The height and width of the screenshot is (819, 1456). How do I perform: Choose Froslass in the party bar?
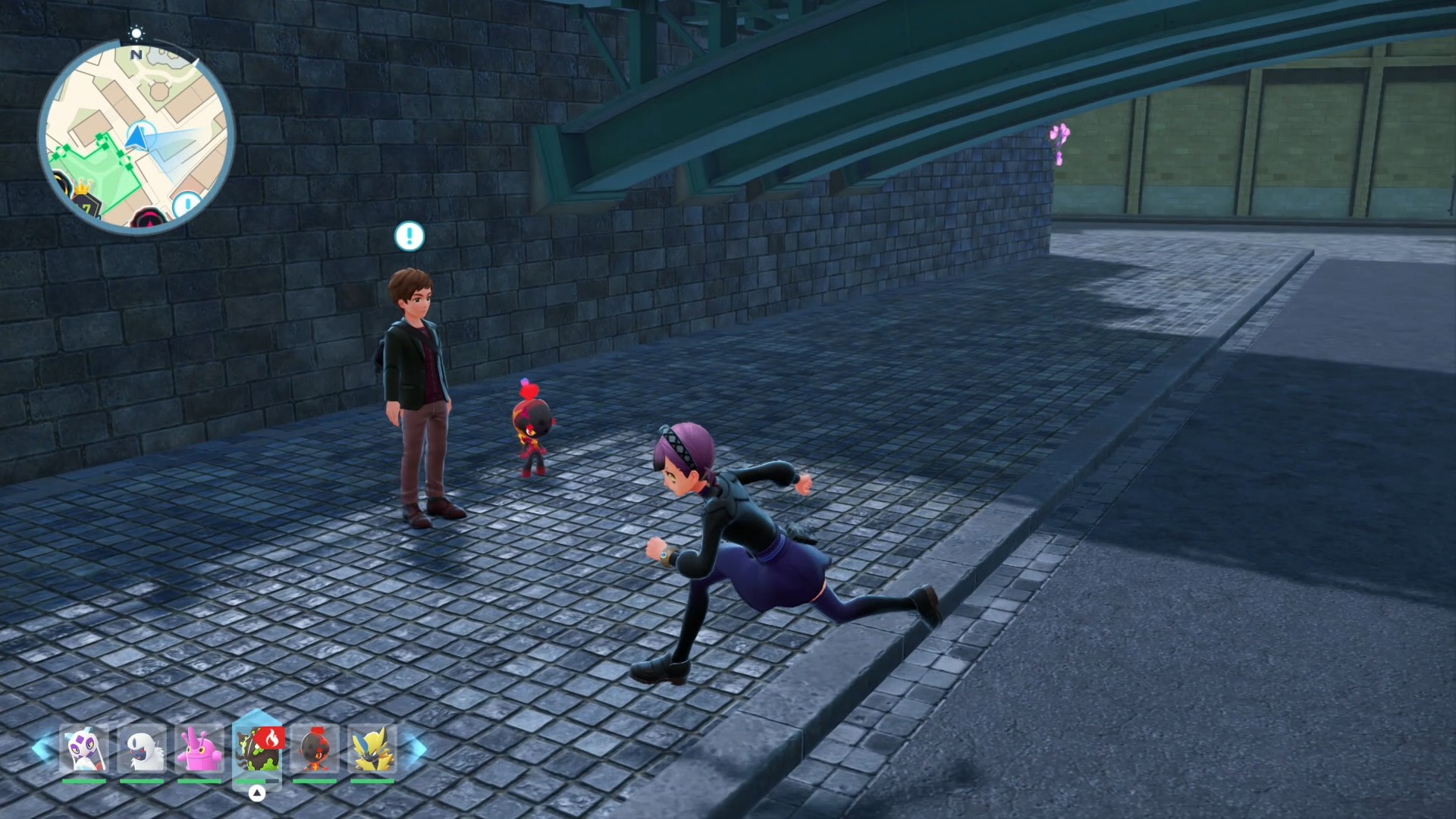[84, 749]
